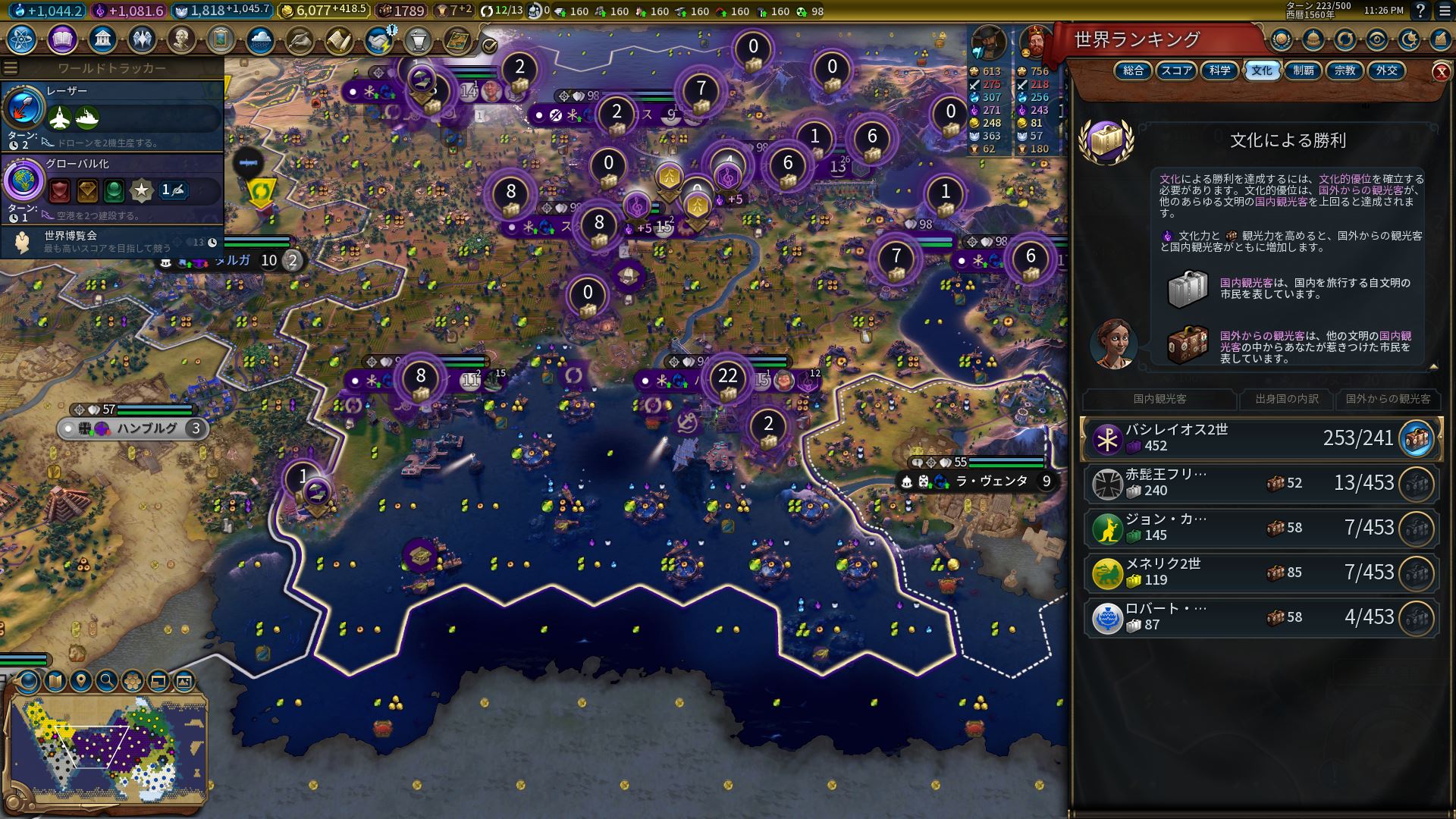Click the レーザー research tracker entry
The height and width of the screenshot is (819, 1456).
coord(112,115)
